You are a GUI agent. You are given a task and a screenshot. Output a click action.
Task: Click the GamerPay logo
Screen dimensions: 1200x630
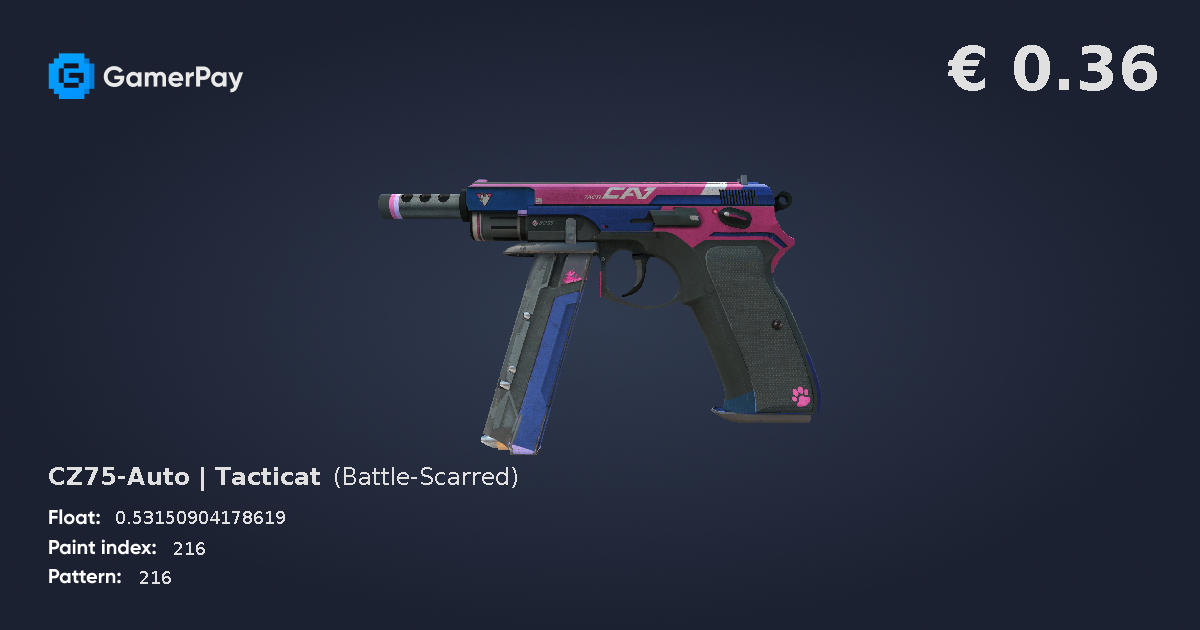[145, 76]
